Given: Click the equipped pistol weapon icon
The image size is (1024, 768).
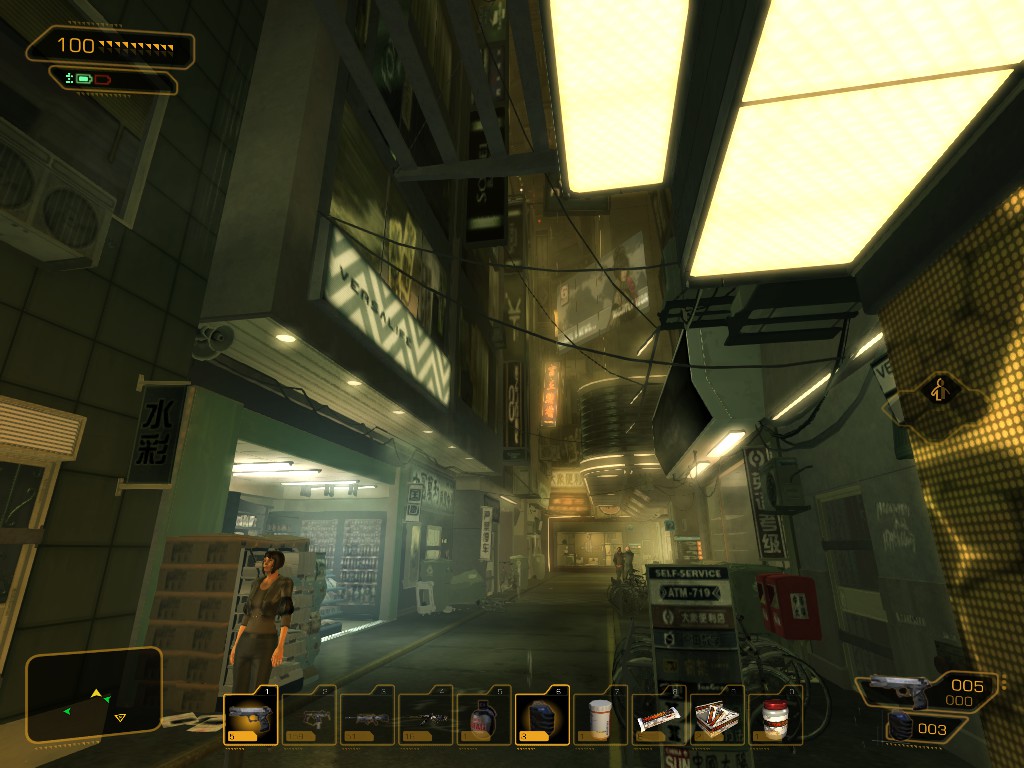Looking at the screenshot, I should click(x=897, y=689).
